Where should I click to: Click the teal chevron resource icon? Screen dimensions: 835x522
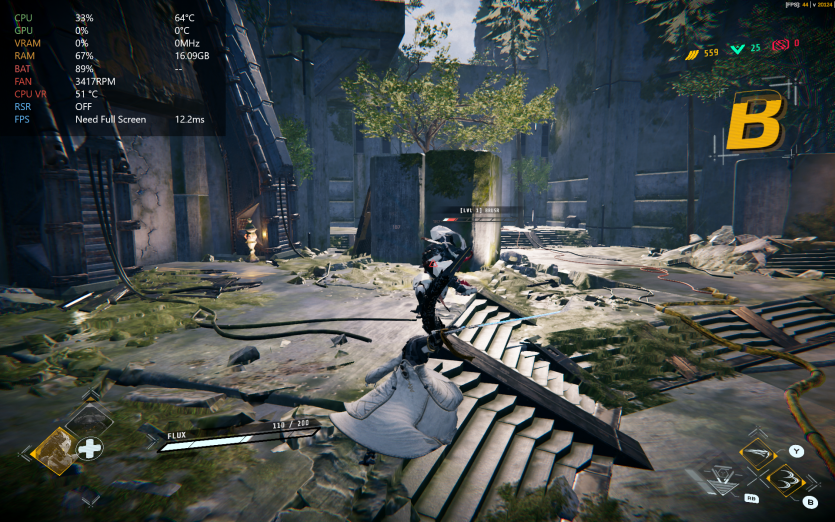[738, 48]
